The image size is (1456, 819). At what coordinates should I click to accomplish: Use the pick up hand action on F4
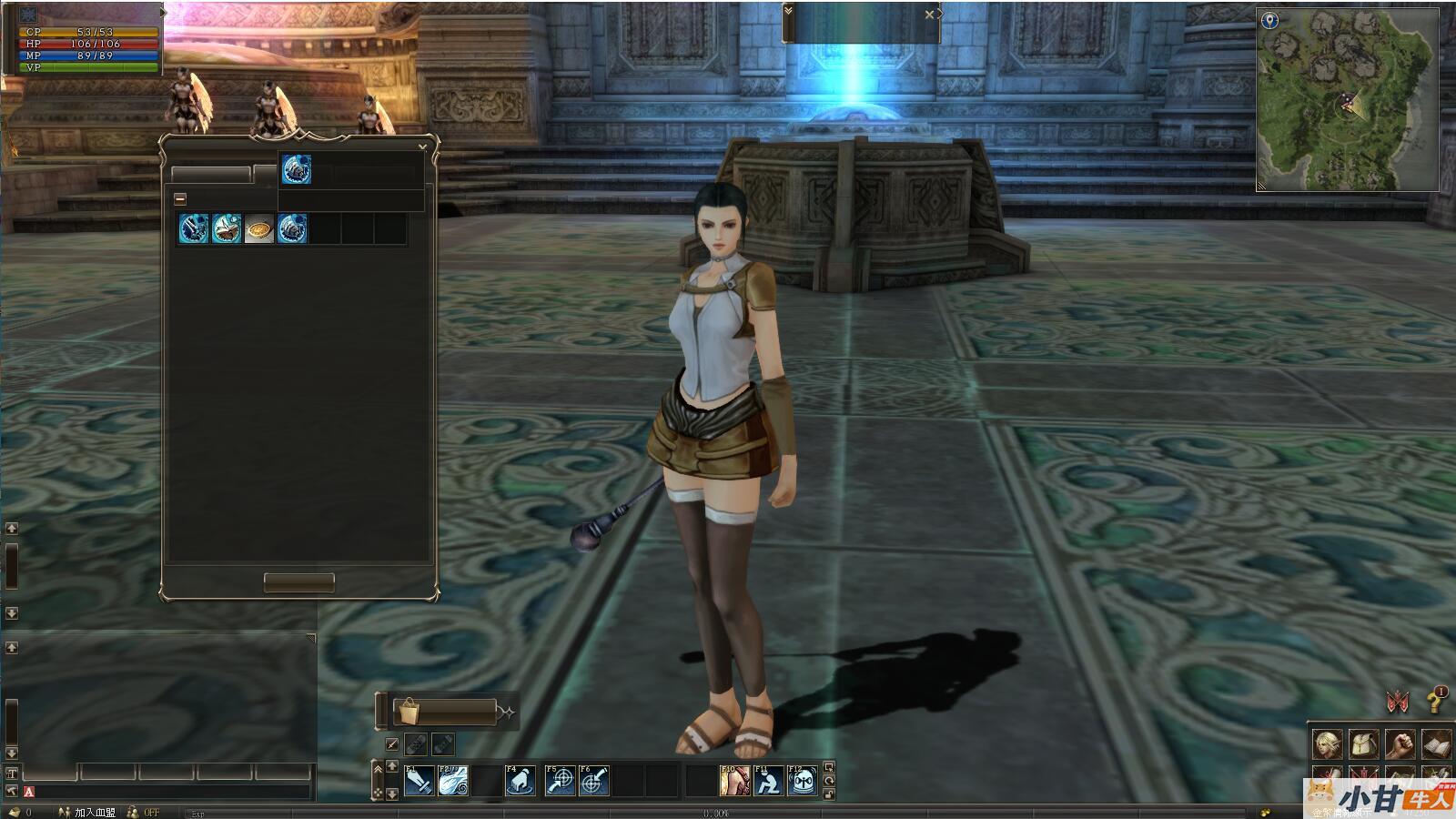pos(521,781)
